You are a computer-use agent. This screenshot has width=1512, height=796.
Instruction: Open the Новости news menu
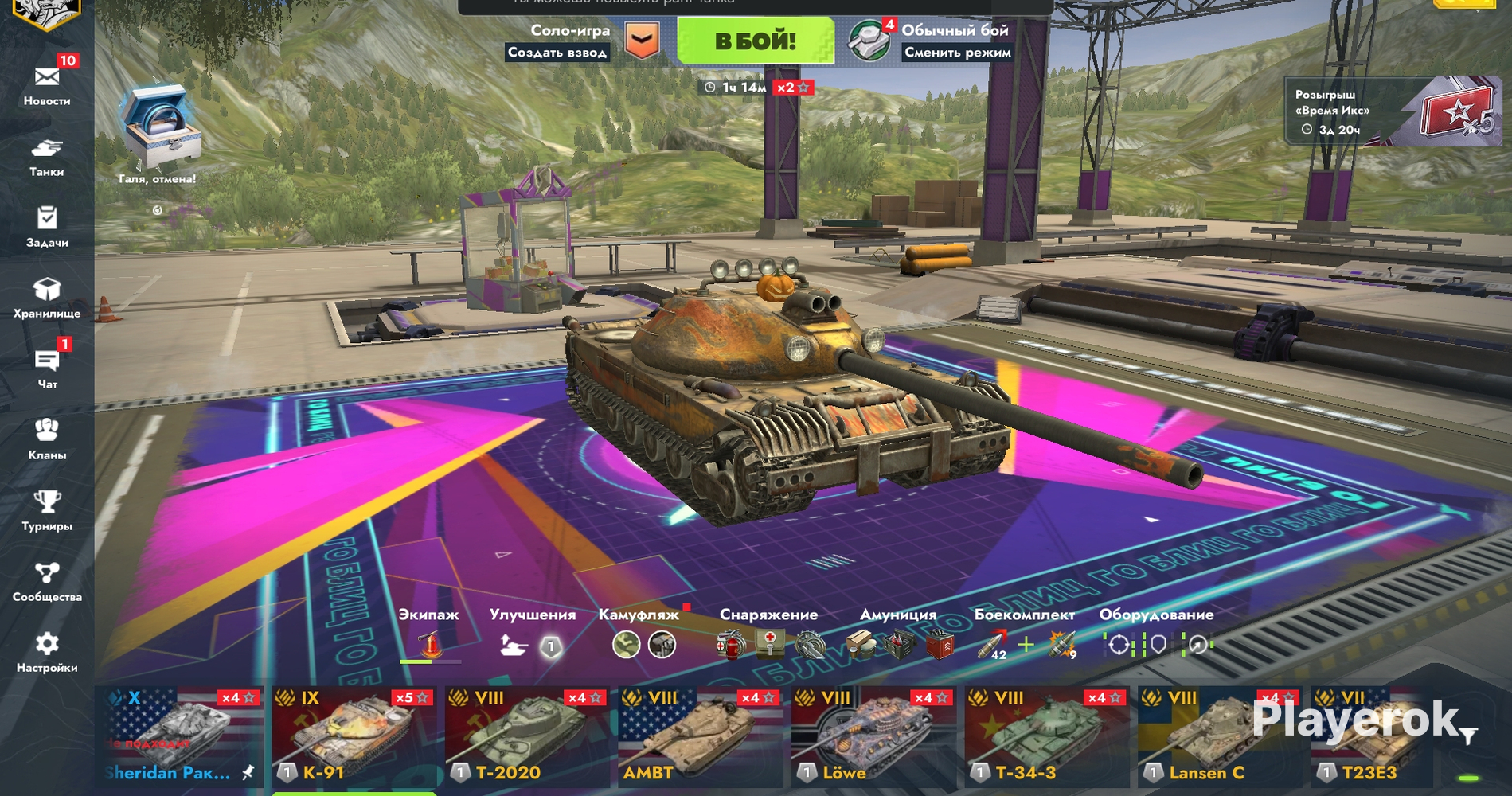pos(47,84)
